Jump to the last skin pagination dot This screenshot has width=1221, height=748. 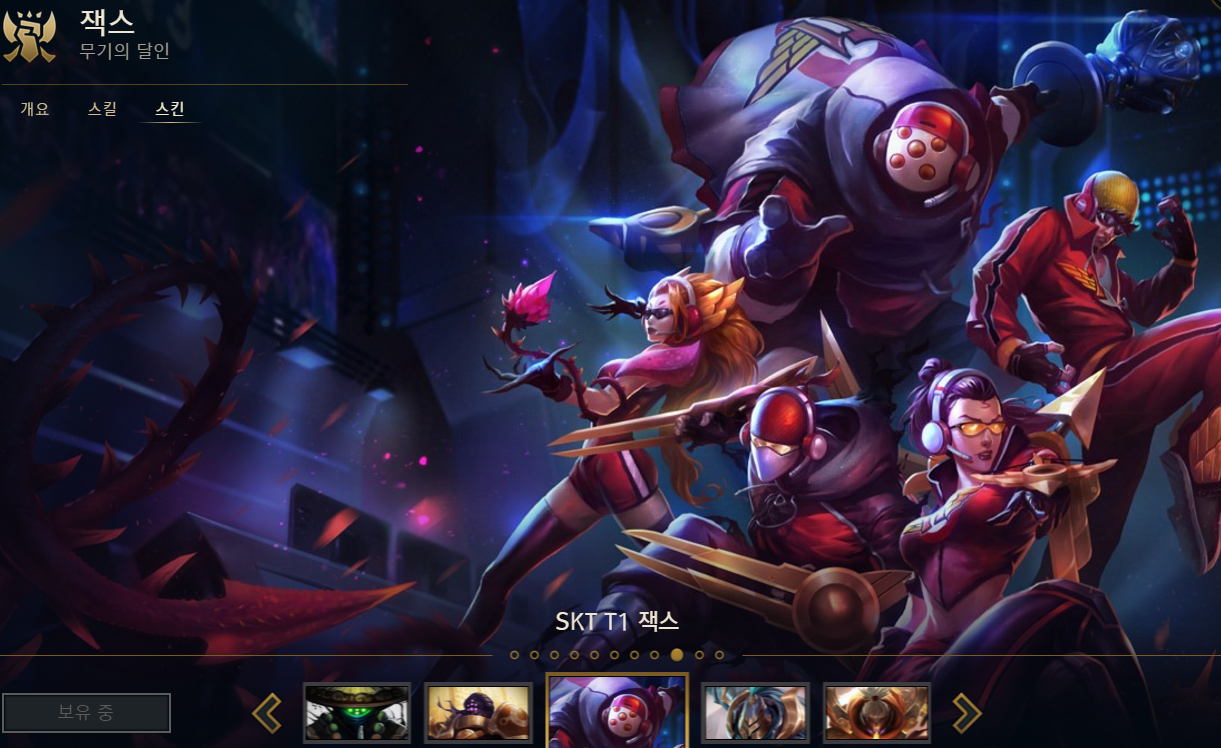click(720, 656)
